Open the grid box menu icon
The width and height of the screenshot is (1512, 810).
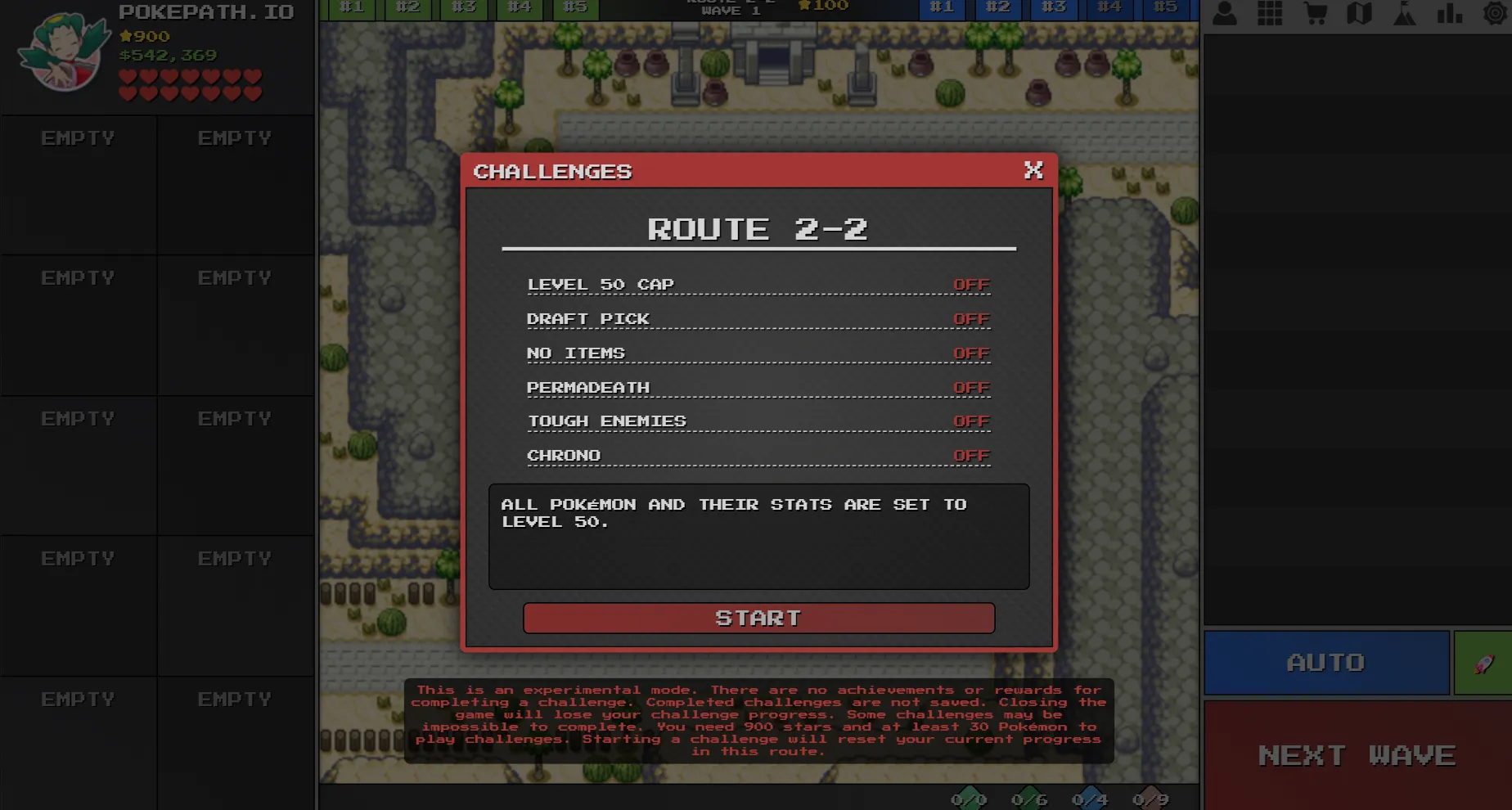(x=1270, y=13)
